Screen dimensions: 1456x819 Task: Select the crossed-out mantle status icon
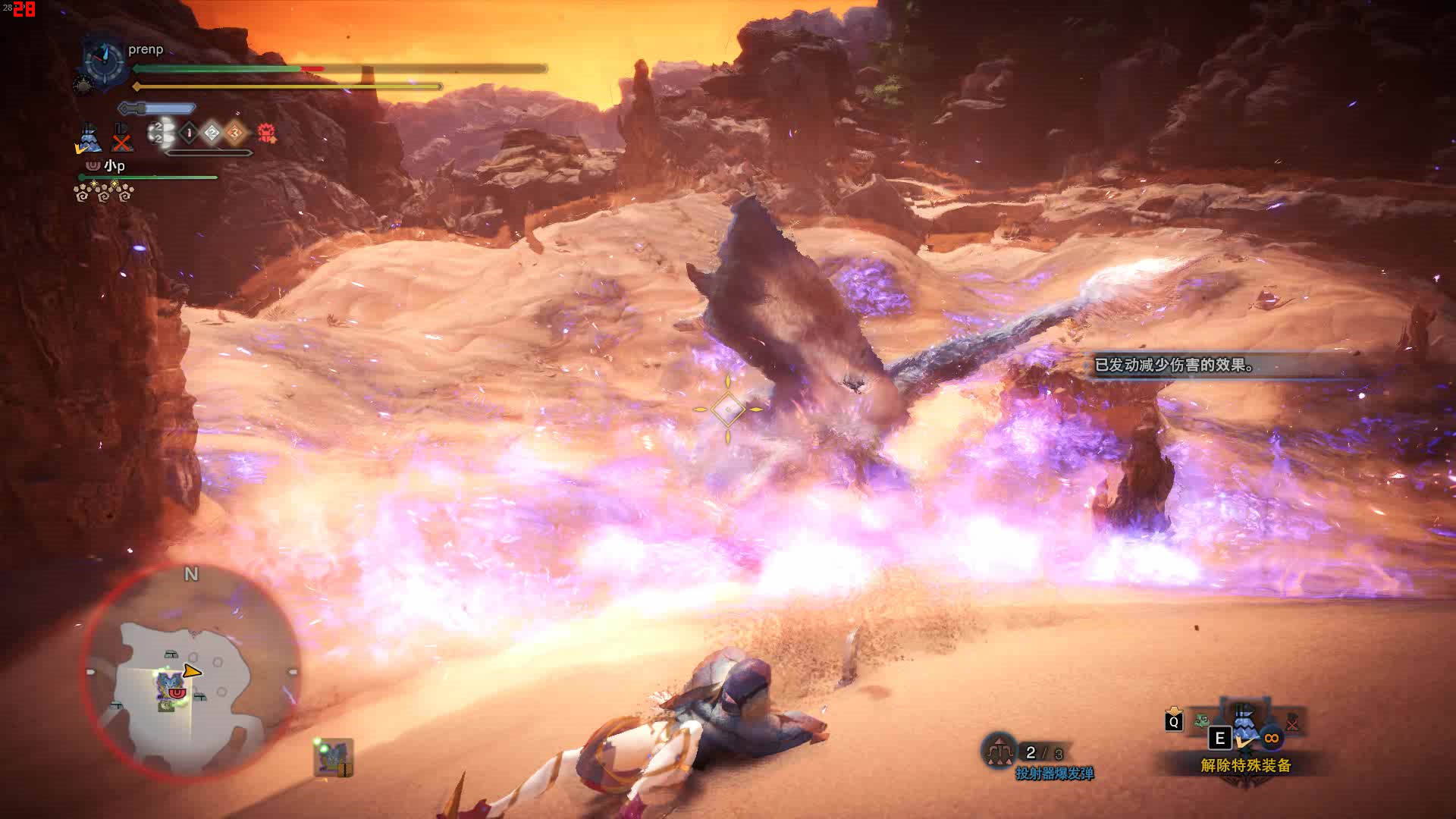[x=121, y=137]
